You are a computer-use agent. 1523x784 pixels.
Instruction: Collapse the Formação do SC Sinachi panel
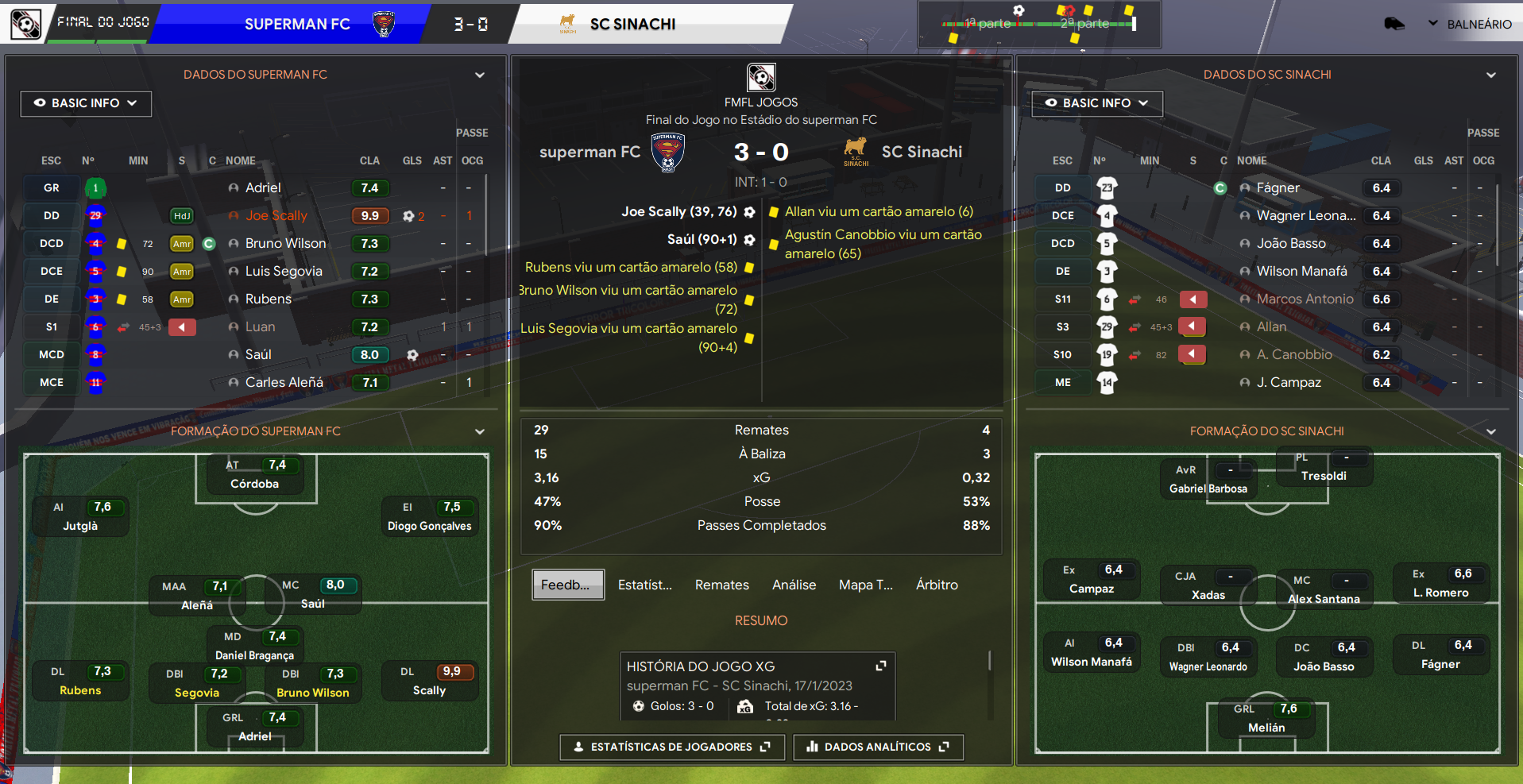[1491, 431]
